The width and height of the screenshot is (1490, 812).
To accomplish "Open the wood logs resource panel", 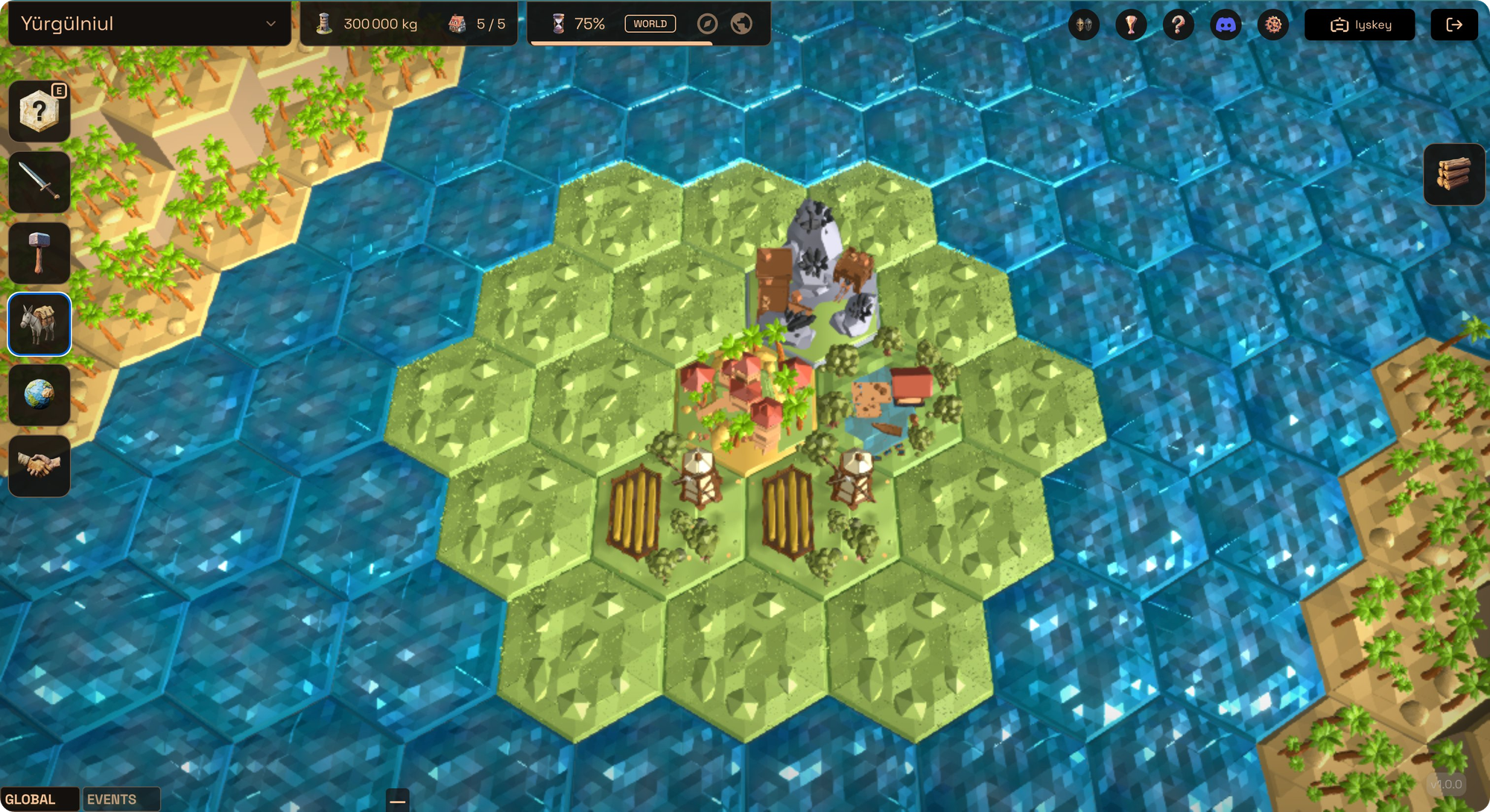I will 1453,174.
